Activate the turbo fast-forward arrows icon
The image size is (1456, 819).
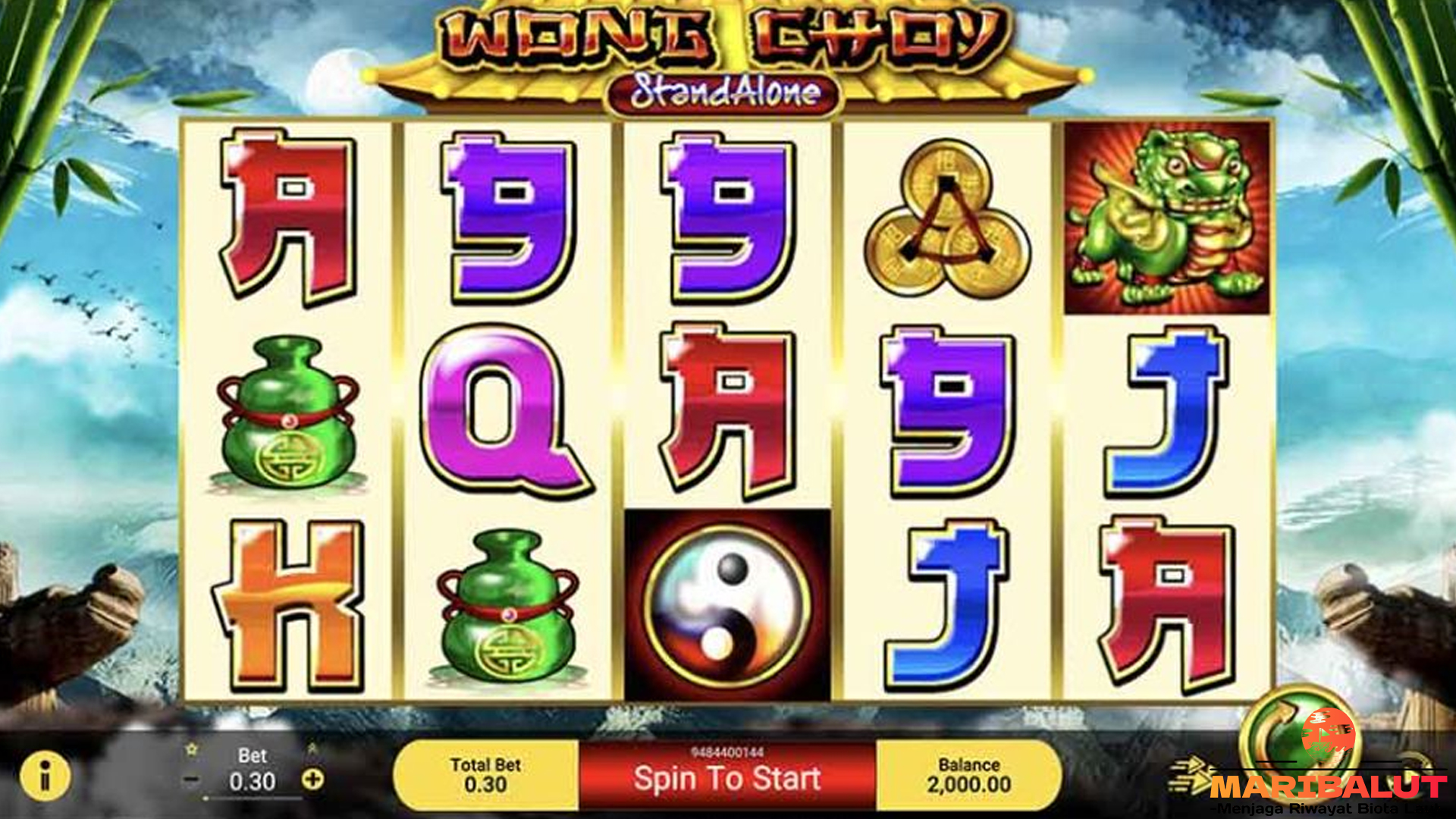[1188, 773]
